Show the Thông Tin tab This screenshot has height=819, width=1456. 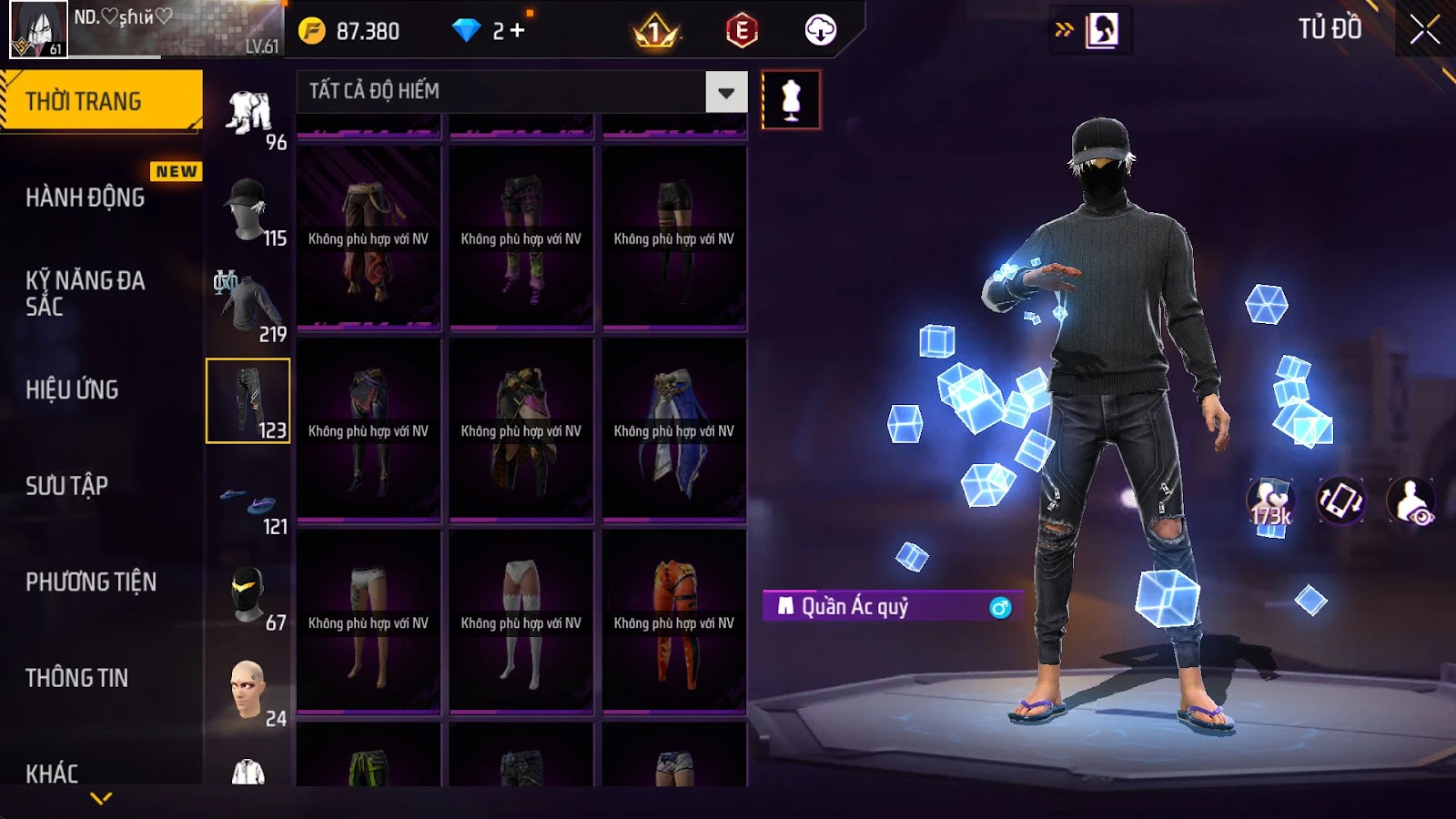tap(77, 678)
